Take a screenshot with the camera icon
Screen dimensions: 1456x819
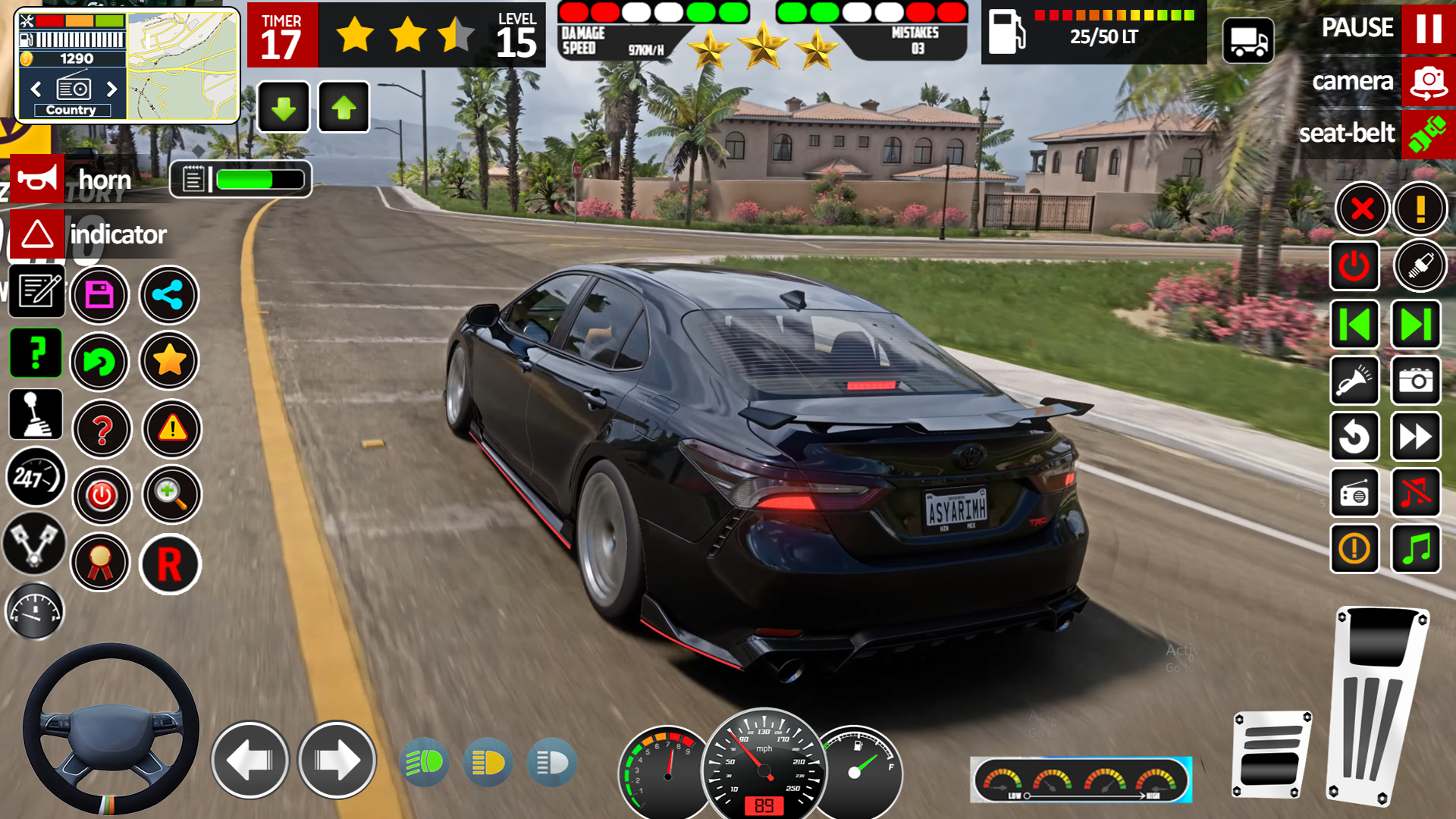[1415, 381]
